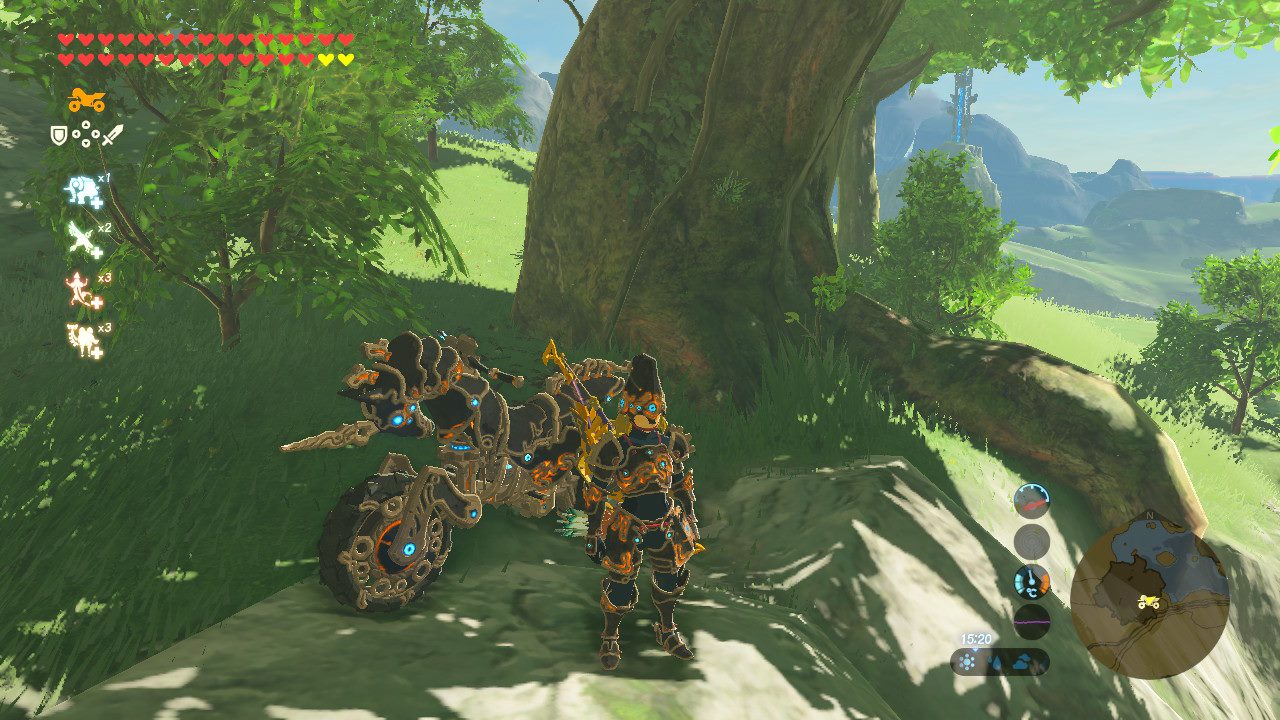
Task: Select the orange Master Cycle rune icon
Action: click(x=86, y=100)
